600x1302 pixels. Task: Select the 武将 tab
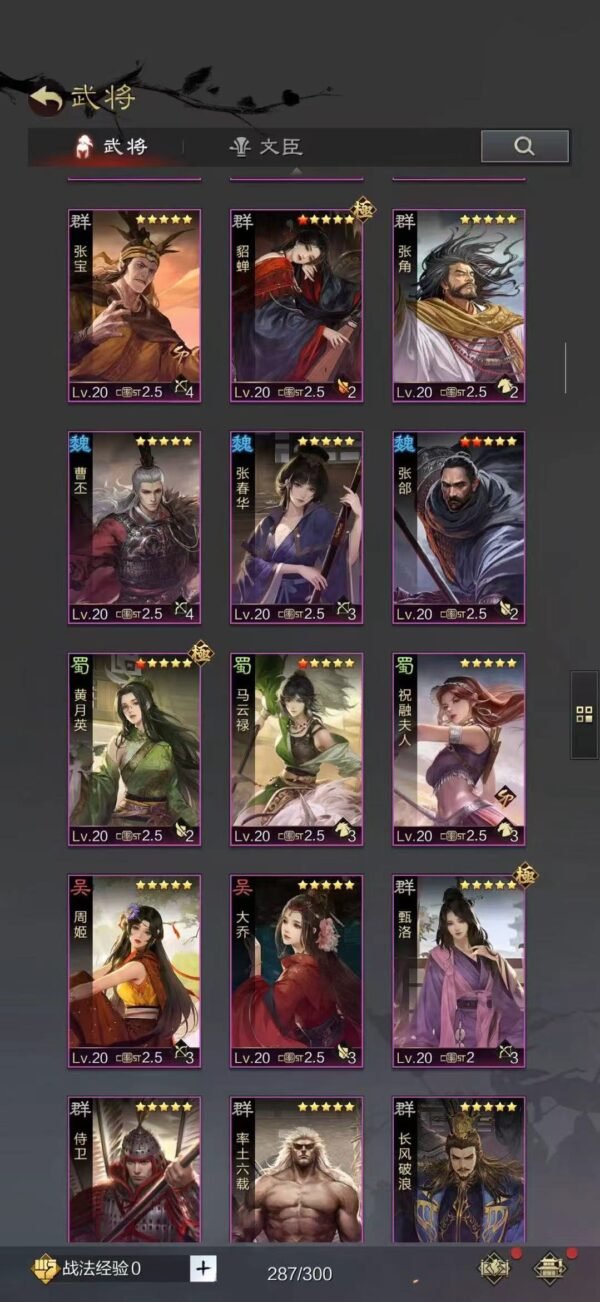click(x=112, y=147)
